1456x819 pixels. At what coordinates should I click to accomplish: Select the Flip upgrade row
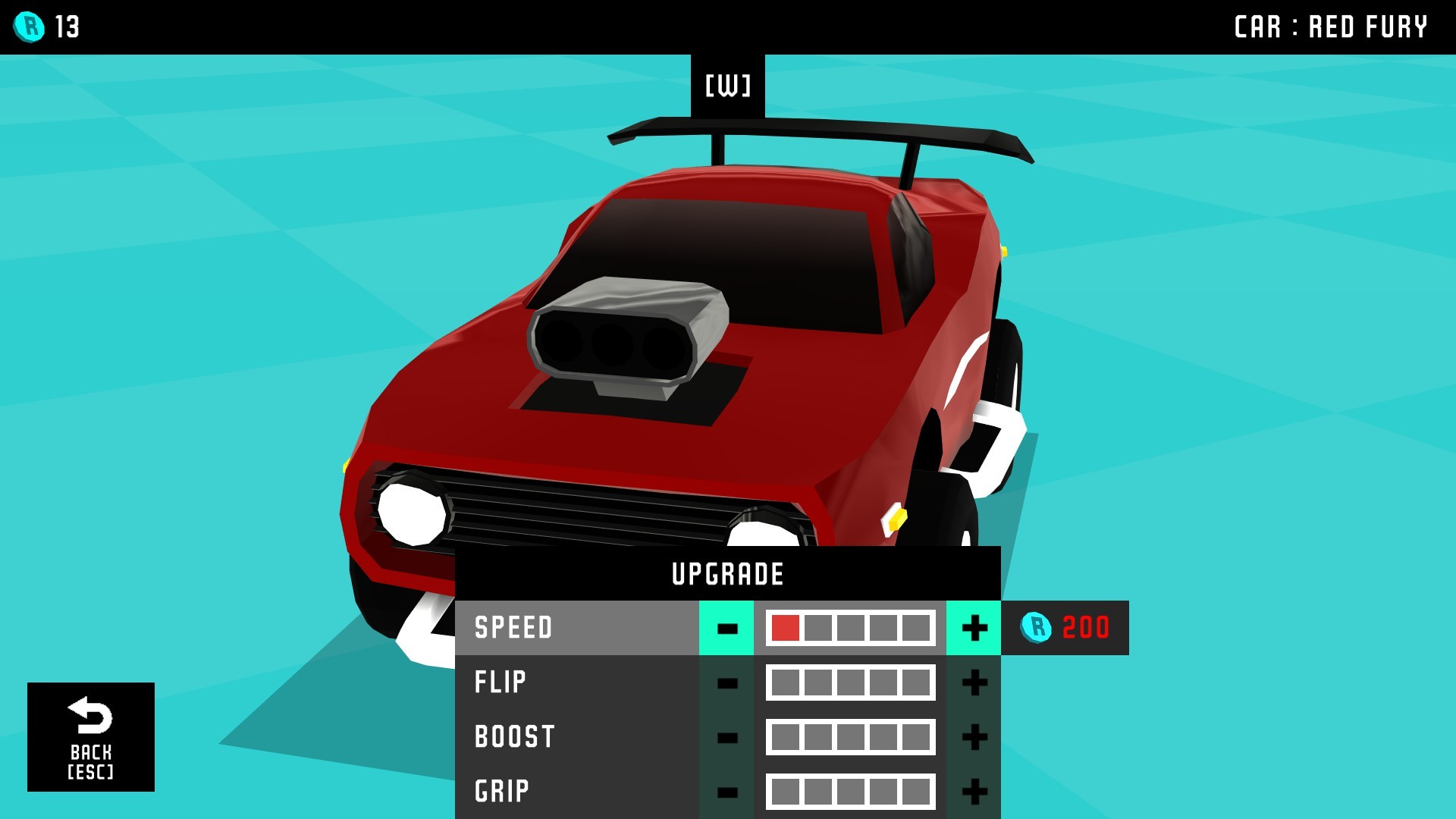576,682
